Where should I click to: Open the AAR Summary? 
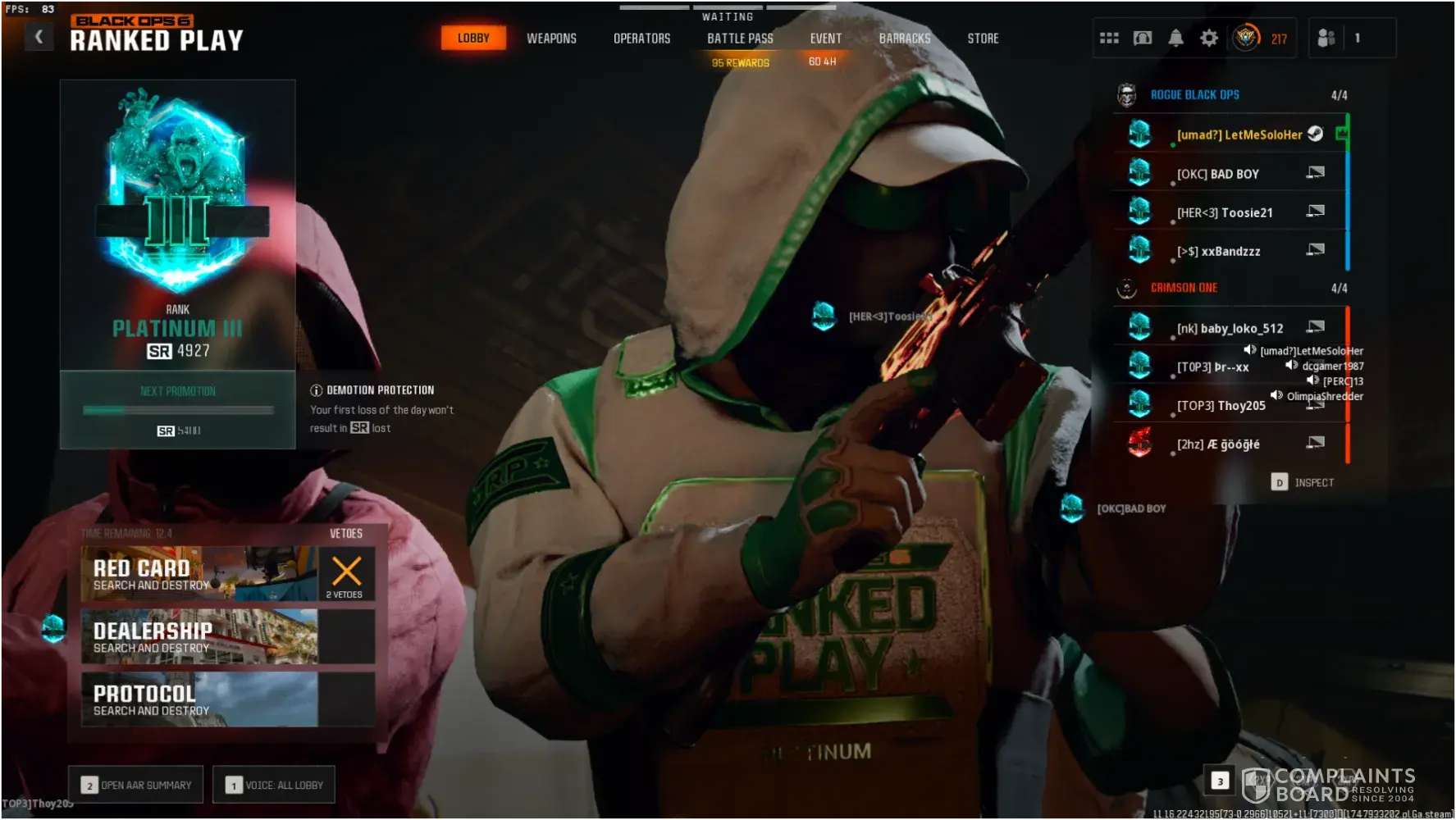click(136, 785)
